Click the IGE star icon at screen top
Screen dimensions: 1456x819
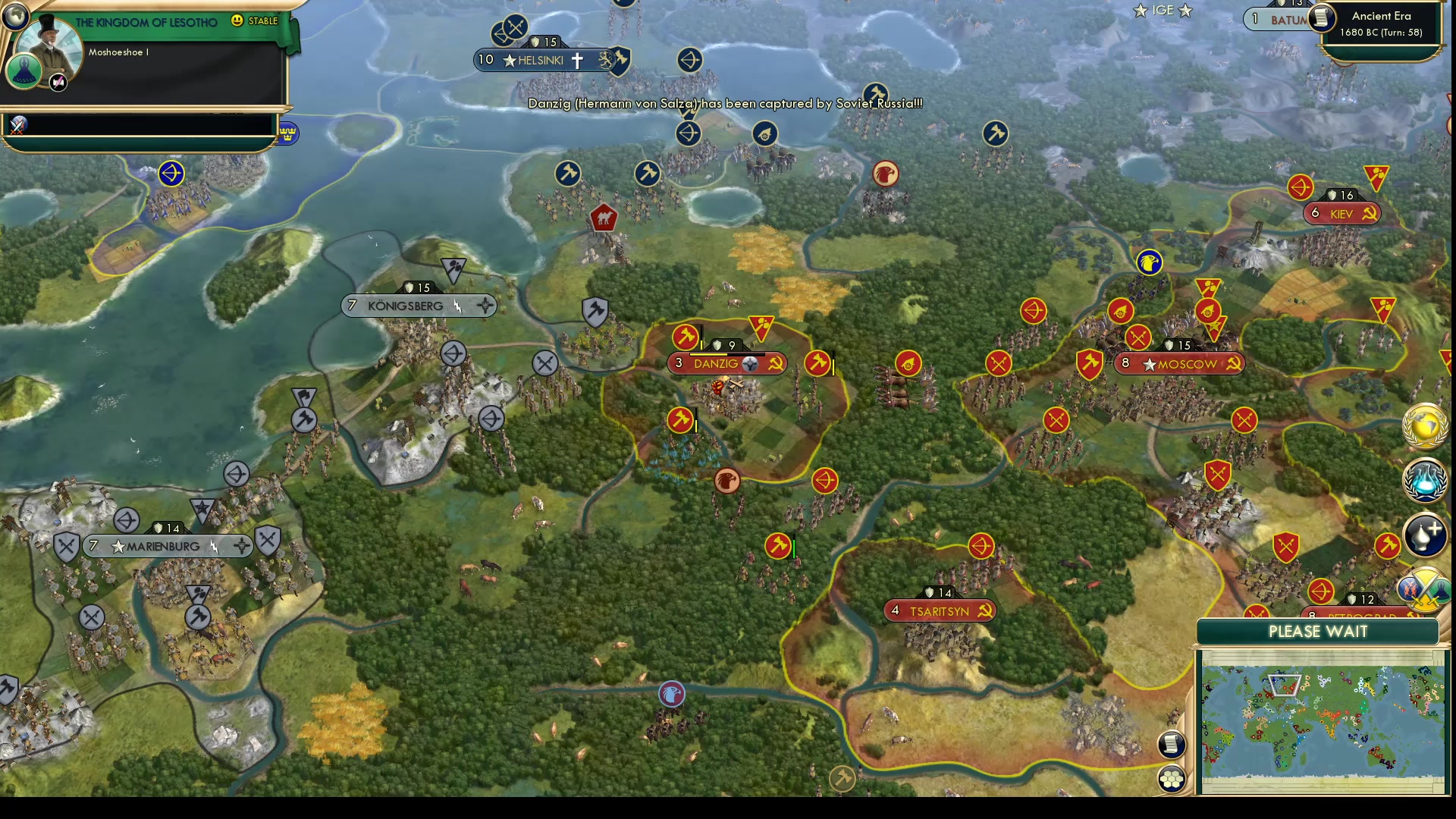click(x=1141, y=11)
